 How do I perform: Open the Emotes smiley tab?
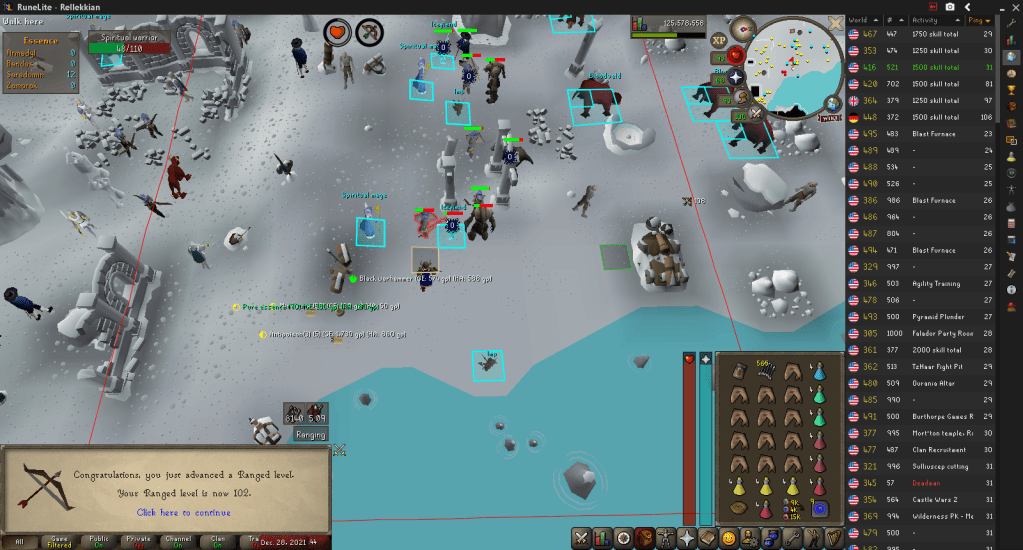point(731,537)
